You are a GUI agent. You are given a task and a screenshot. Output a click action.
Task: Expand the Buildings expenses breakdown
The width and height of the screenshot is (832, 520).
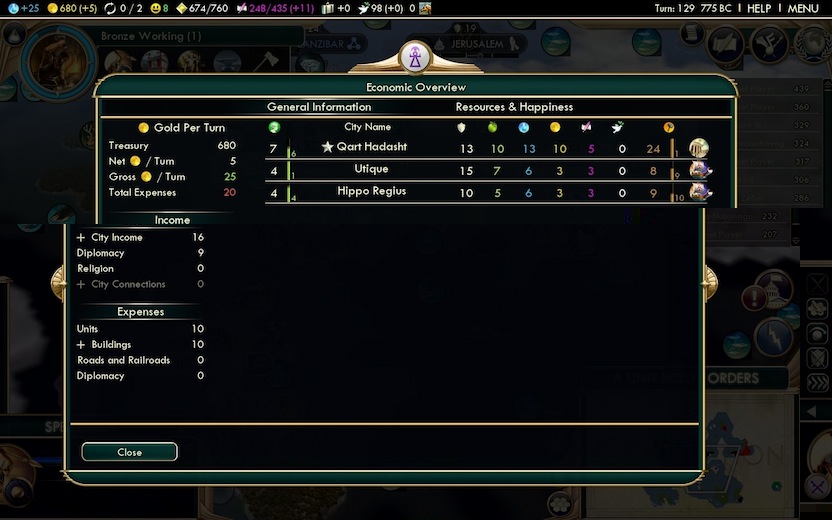[x=81, y=345]
